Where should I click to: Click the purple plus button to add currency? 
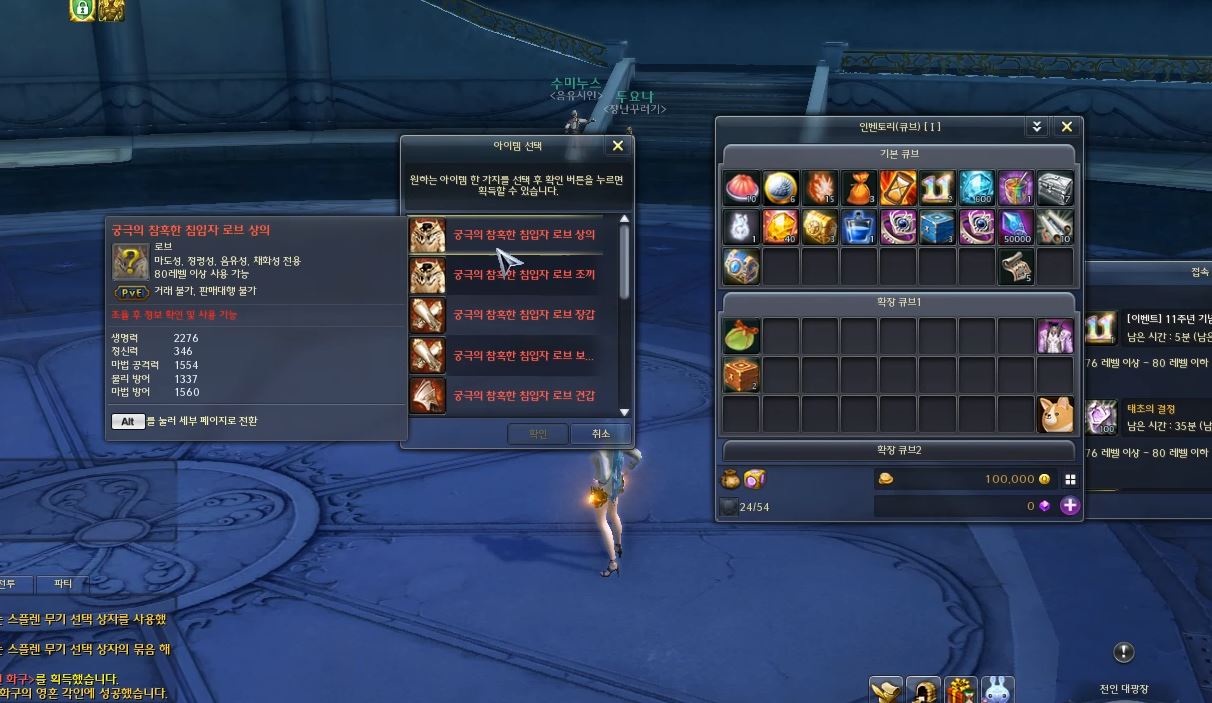1070,506
